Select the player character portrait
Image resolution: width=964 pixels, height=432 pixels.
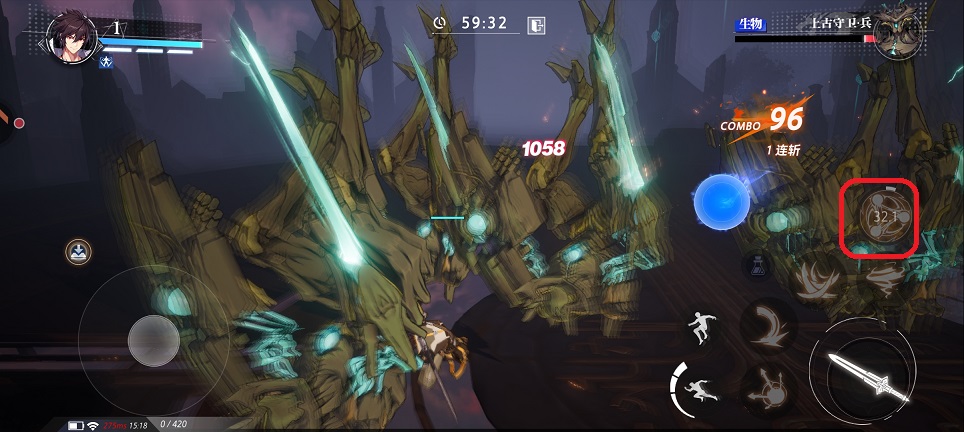point(70,36)
